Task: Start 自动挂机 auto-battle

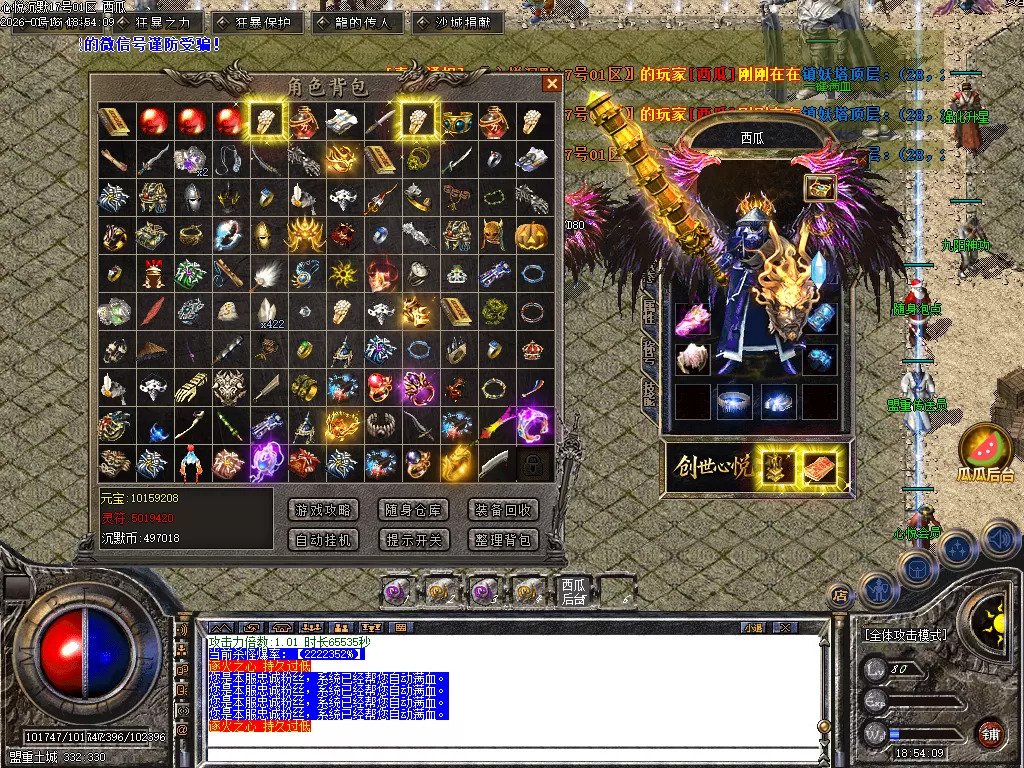Action: tap(323, 540)
